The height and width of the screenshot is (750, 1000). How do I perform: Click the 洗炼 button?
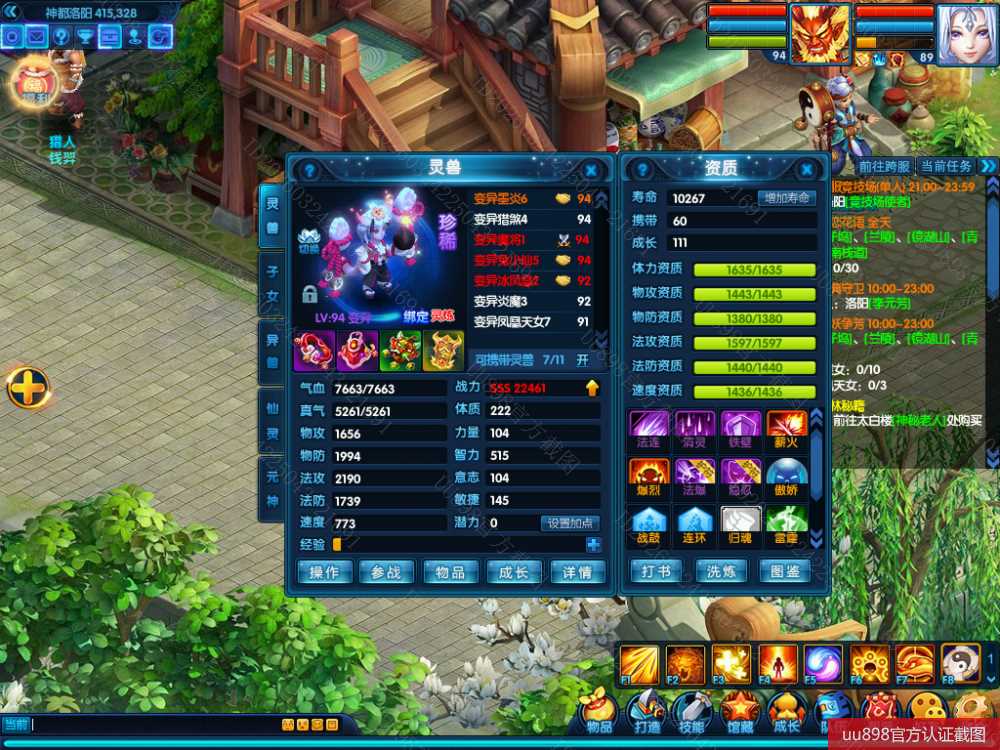721,572
